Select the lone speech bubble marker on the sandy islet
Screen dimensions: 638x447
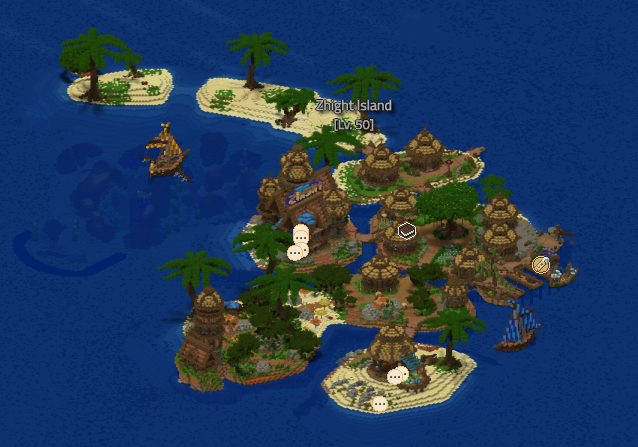379,403
